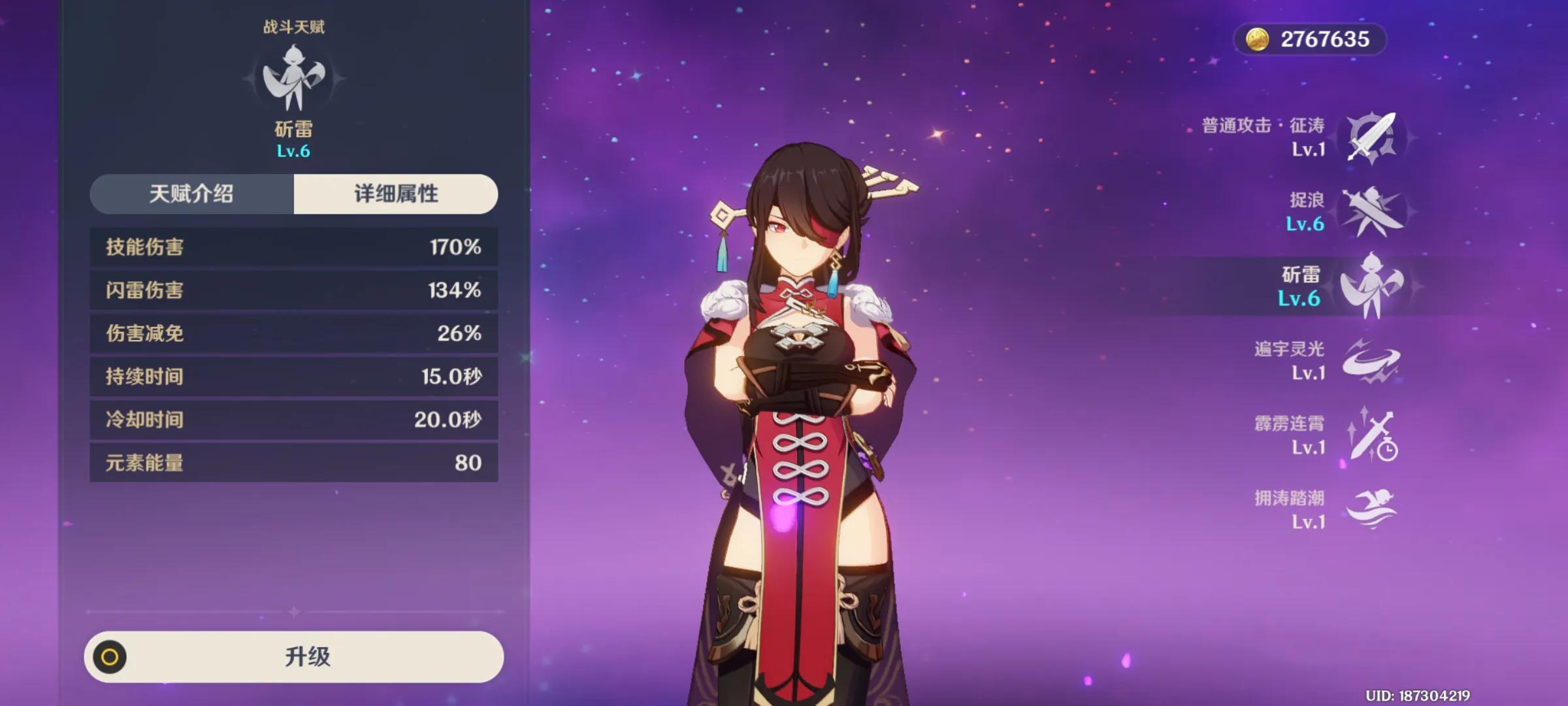This screenshot has height=706, width=1568.
Task: View the 遍宇灵光 passive talent
Action: point(1371,361)
